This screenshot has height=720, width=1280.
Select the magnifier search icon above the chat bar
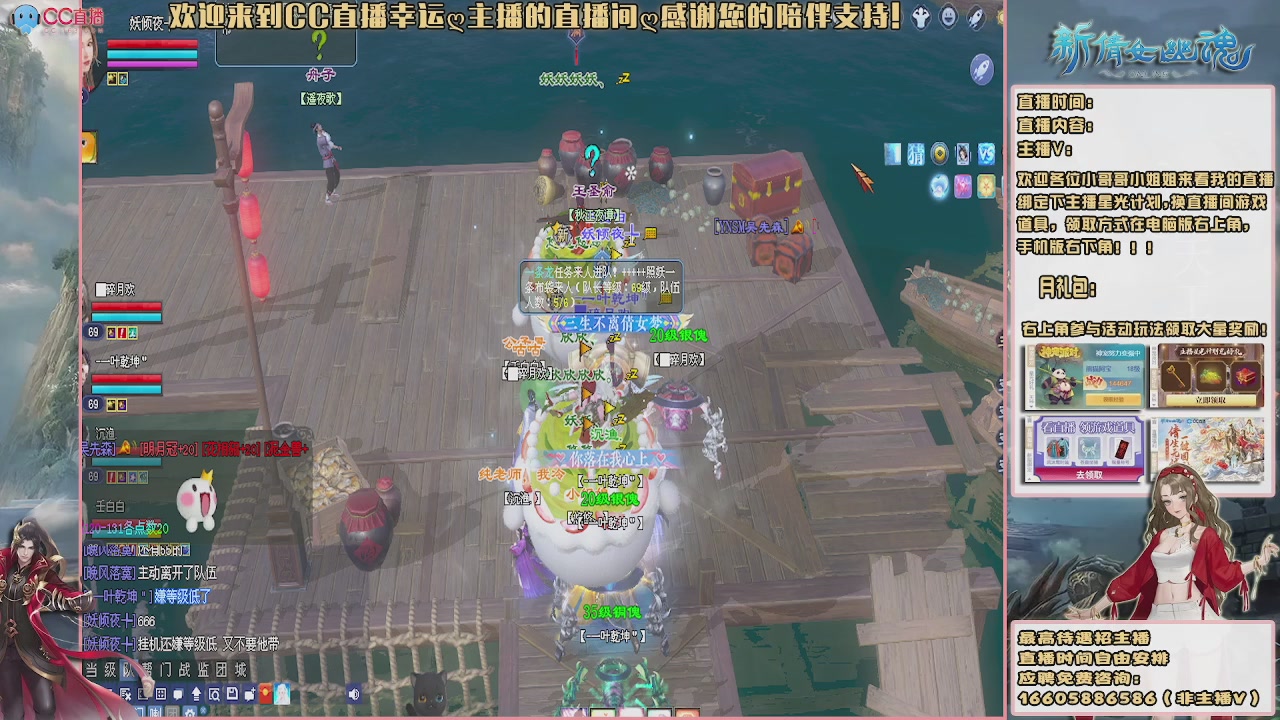click(x=214, y=694)
